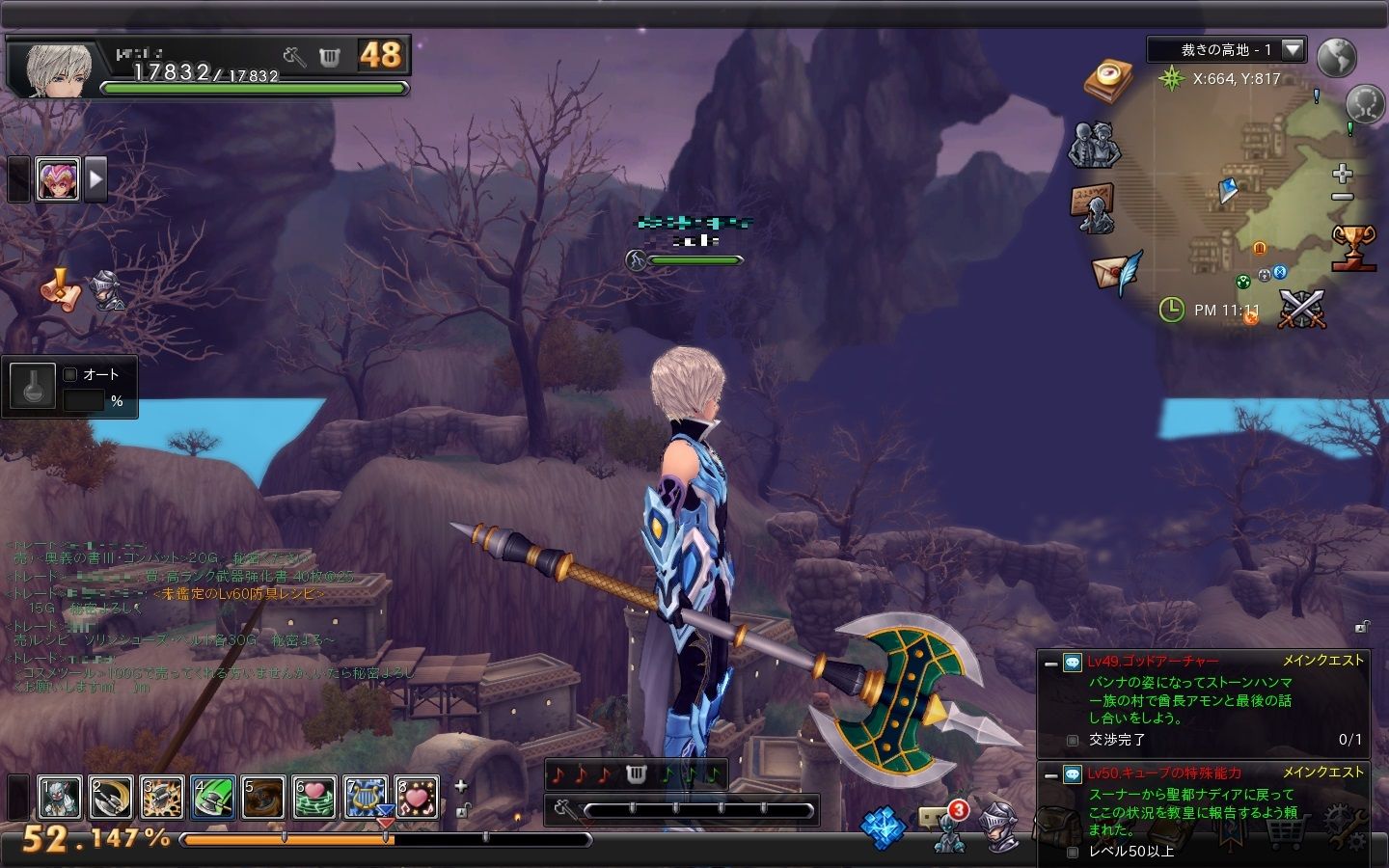The width and height of the screenshot is (1389, 868).
Task: Open the two-people friends icon
Action: click(x=1094, y=146)
